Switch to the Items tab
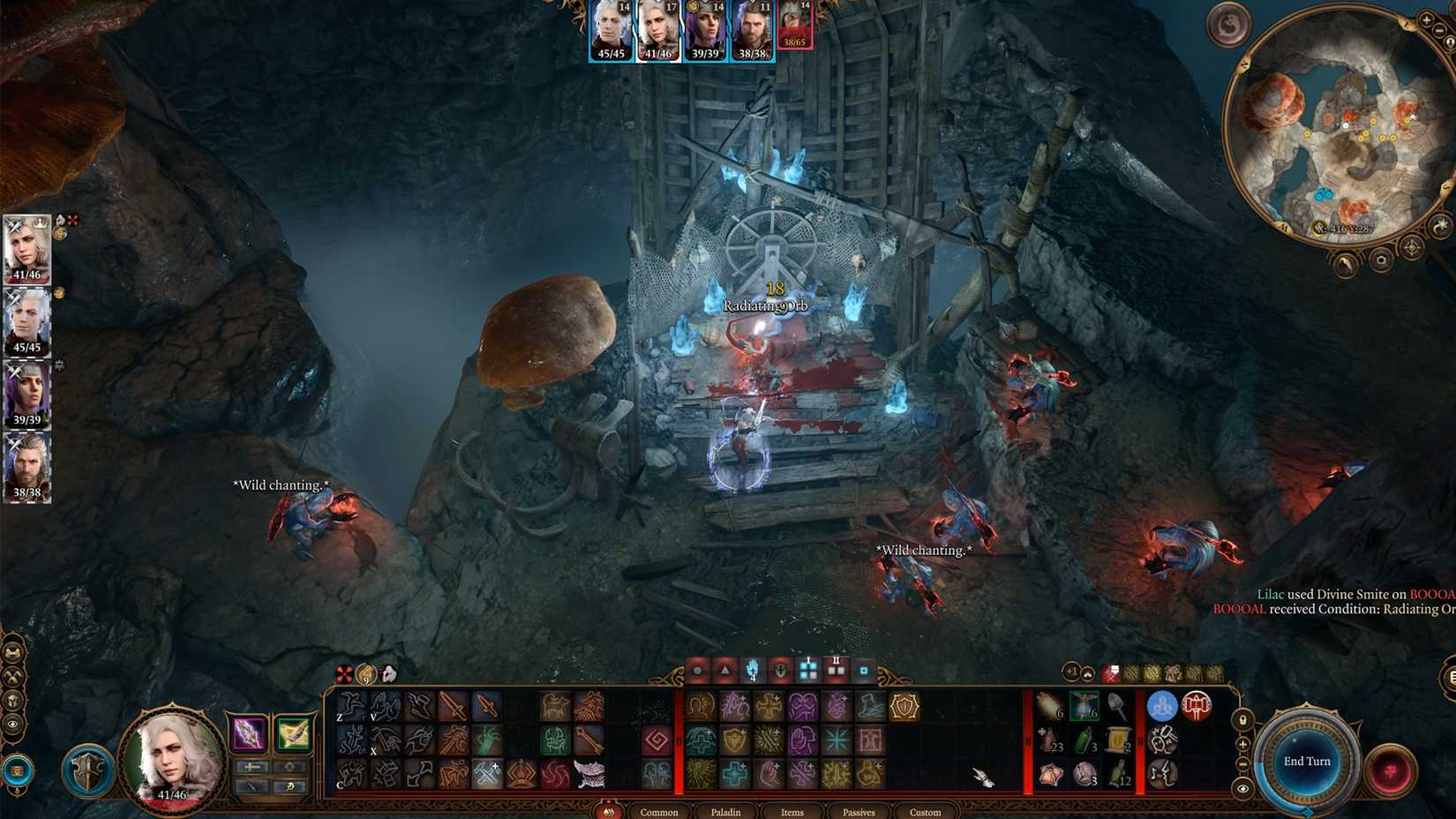The image size is (1456, 819). [x=792, y=812]
